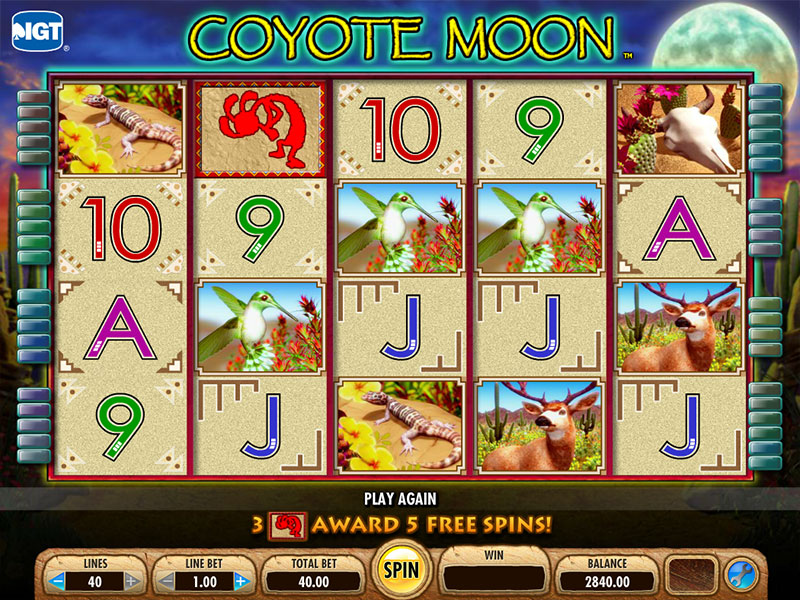This screenshot has width=800, height=600.
Task: Raise the line bet amount
Action: pyautogui.click(x=240, y=581)
